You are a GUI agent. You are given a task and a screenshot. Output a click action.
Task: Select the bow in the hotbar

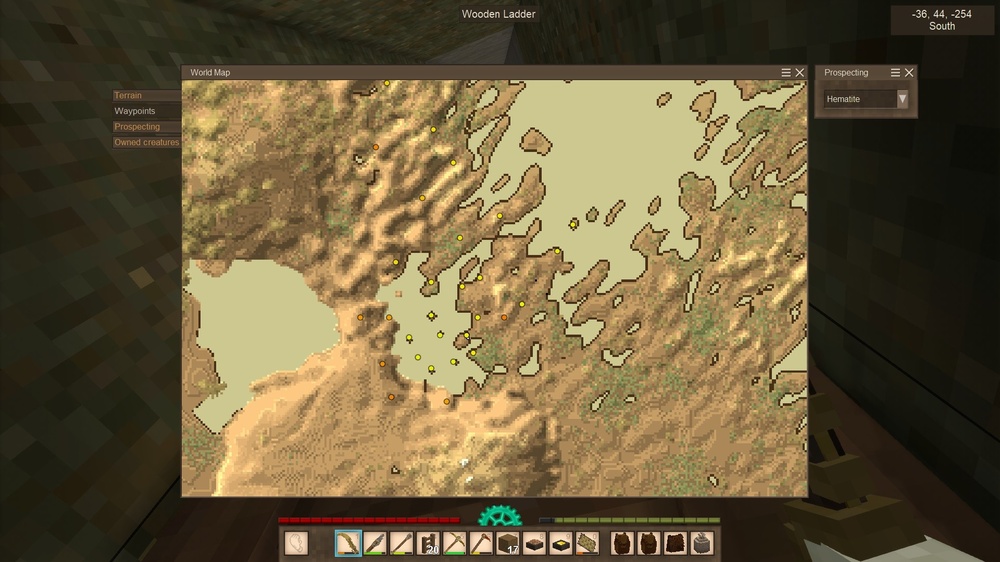point(348,543)
